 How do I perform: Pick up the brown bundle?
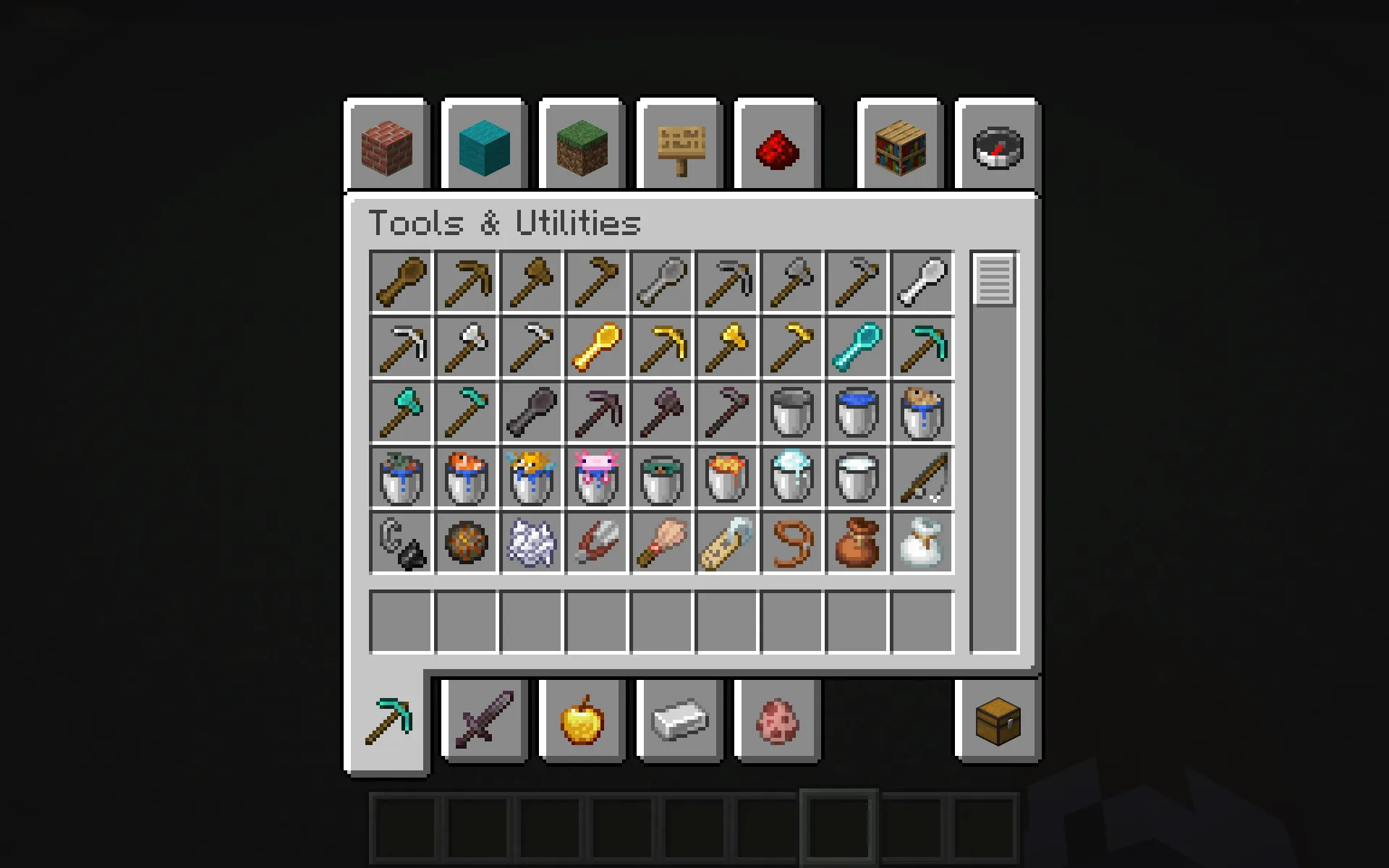857,542
